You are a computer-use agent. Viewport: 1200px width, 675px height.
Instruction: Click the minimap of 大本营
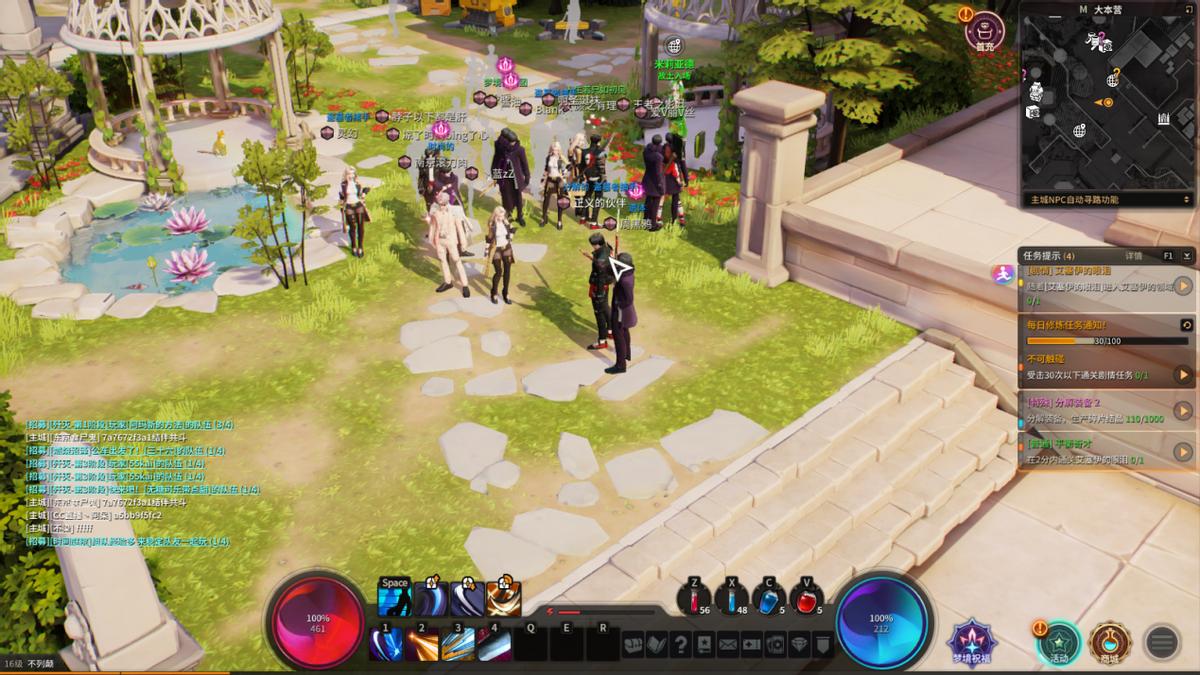click(1107, 102)
